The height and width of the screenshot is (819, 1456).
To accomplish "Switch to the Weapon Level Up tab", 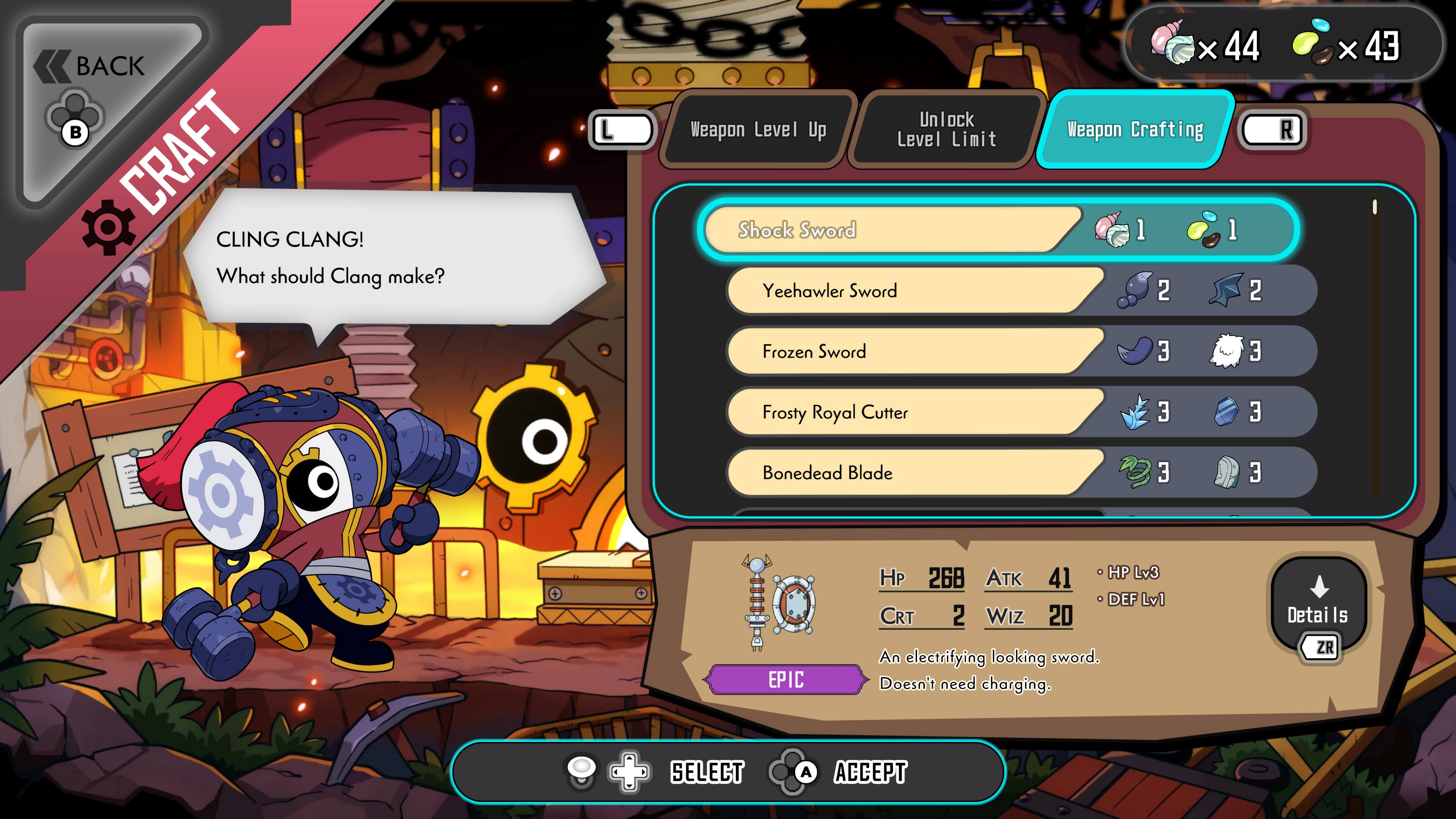I will click(758, 130).
